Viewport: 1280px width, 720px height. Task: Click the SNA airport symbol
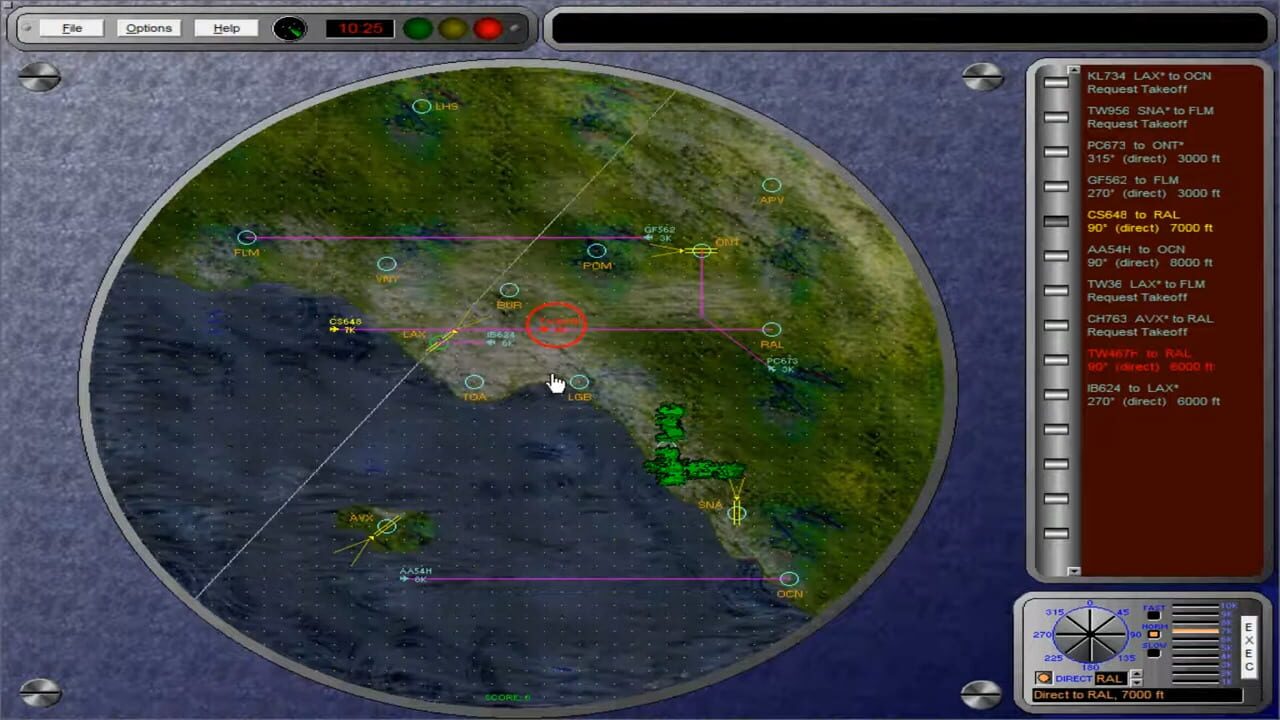[x=737, y=513]
